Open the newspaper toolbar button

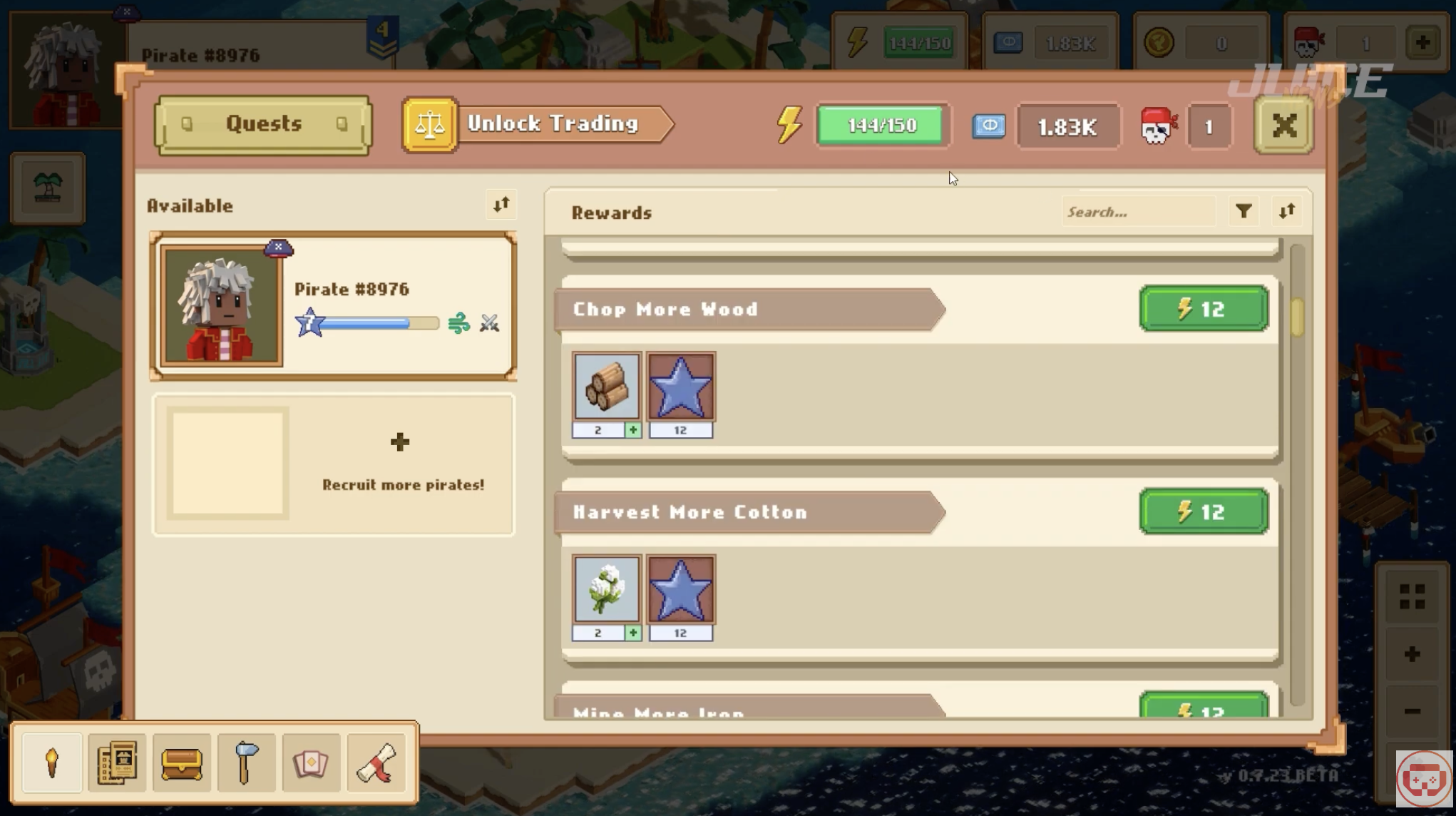coord(117,763)
